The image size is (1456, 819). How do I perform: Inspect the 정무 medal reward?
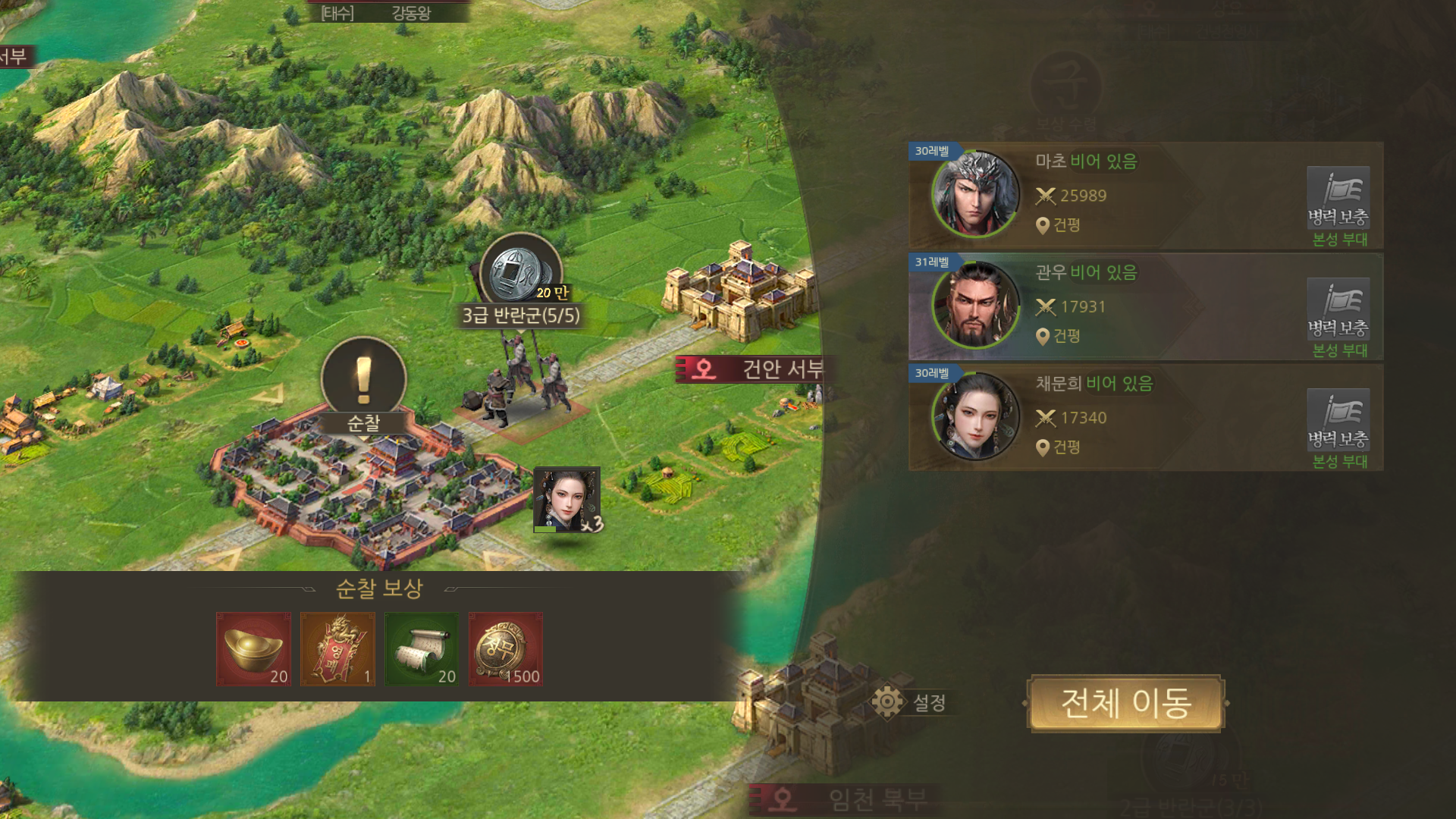506,649
